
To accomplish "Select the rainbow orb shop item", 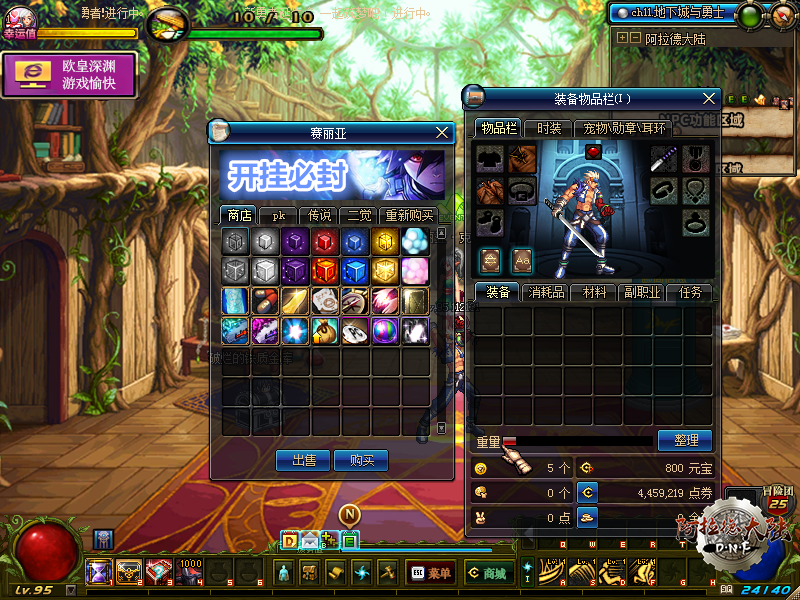I will tap(385, 330).
